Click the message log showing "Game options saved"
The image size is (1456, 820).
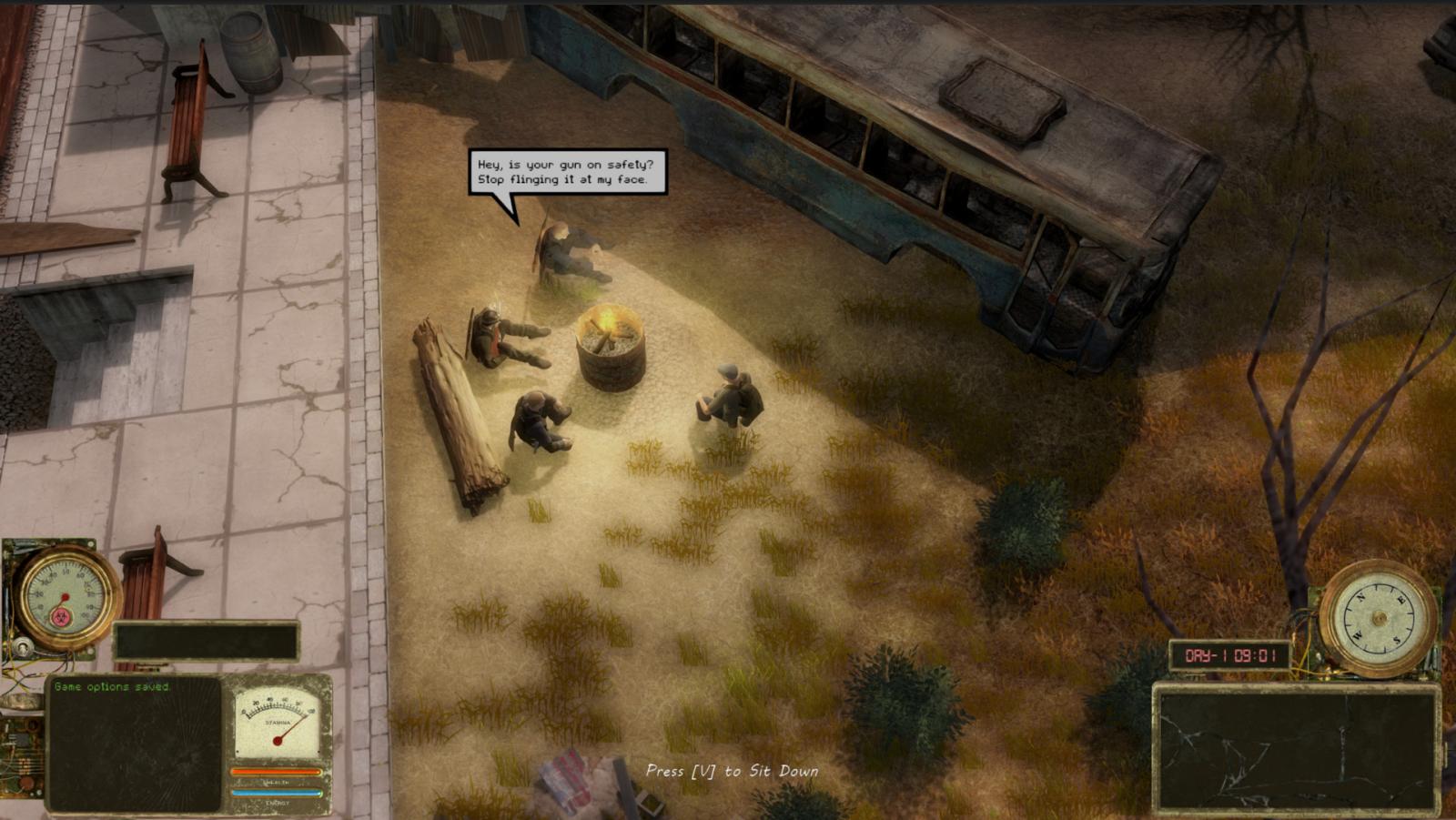coord(134,742)
